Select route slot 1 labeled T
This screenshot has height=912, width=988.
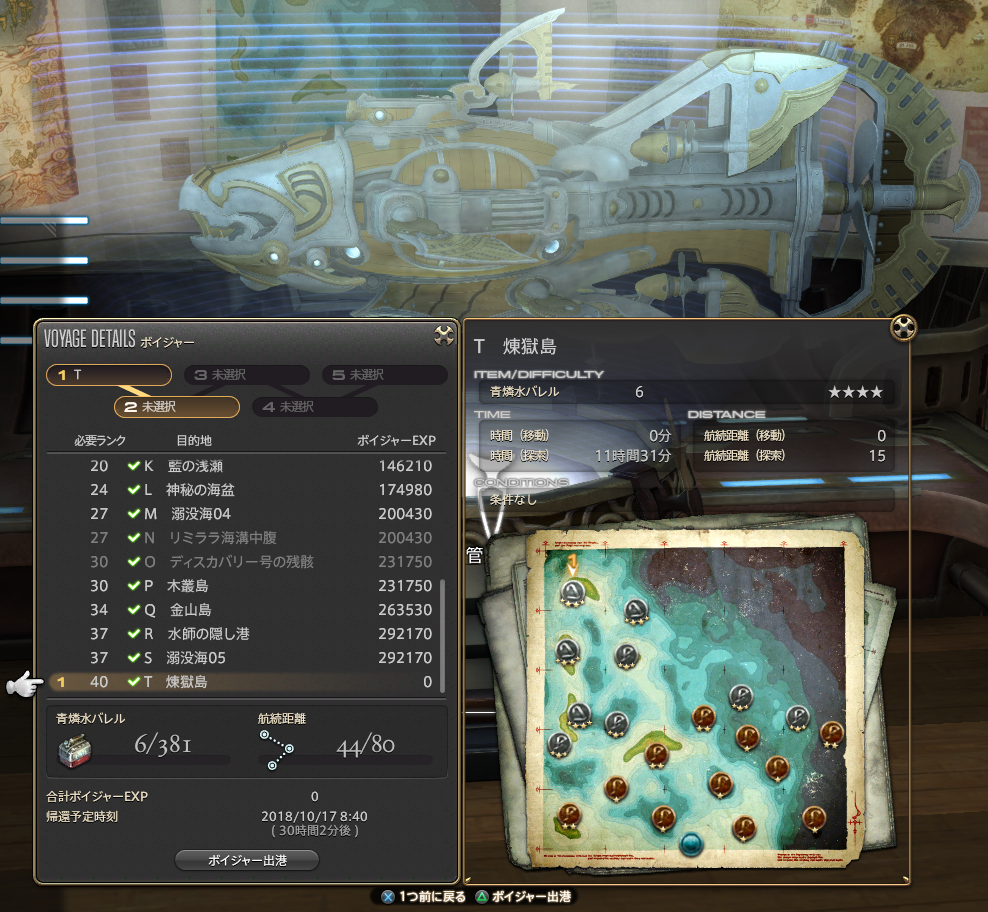coord(109,375)
